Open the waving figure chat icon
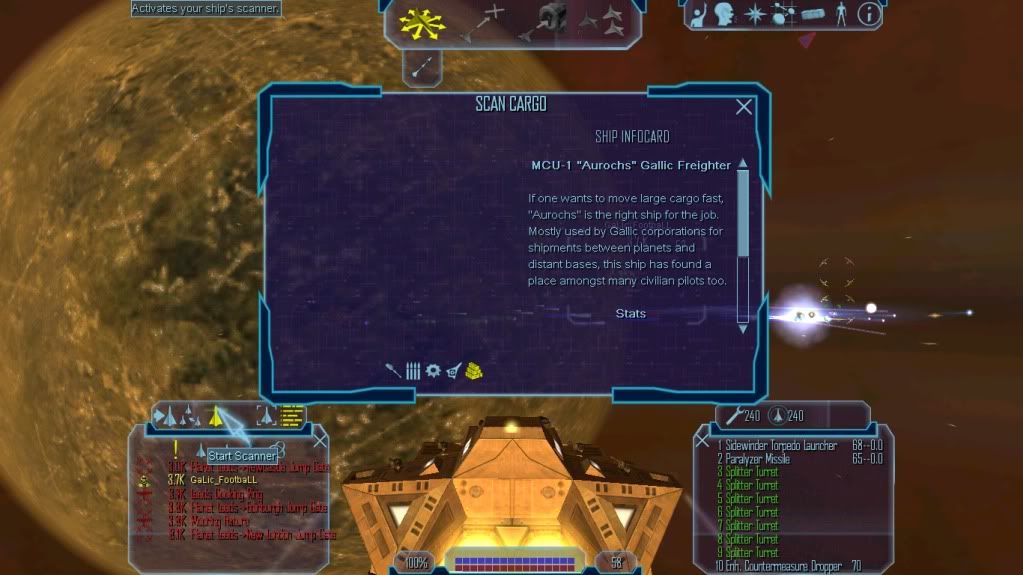1023x575 pixels. (696, 14)
